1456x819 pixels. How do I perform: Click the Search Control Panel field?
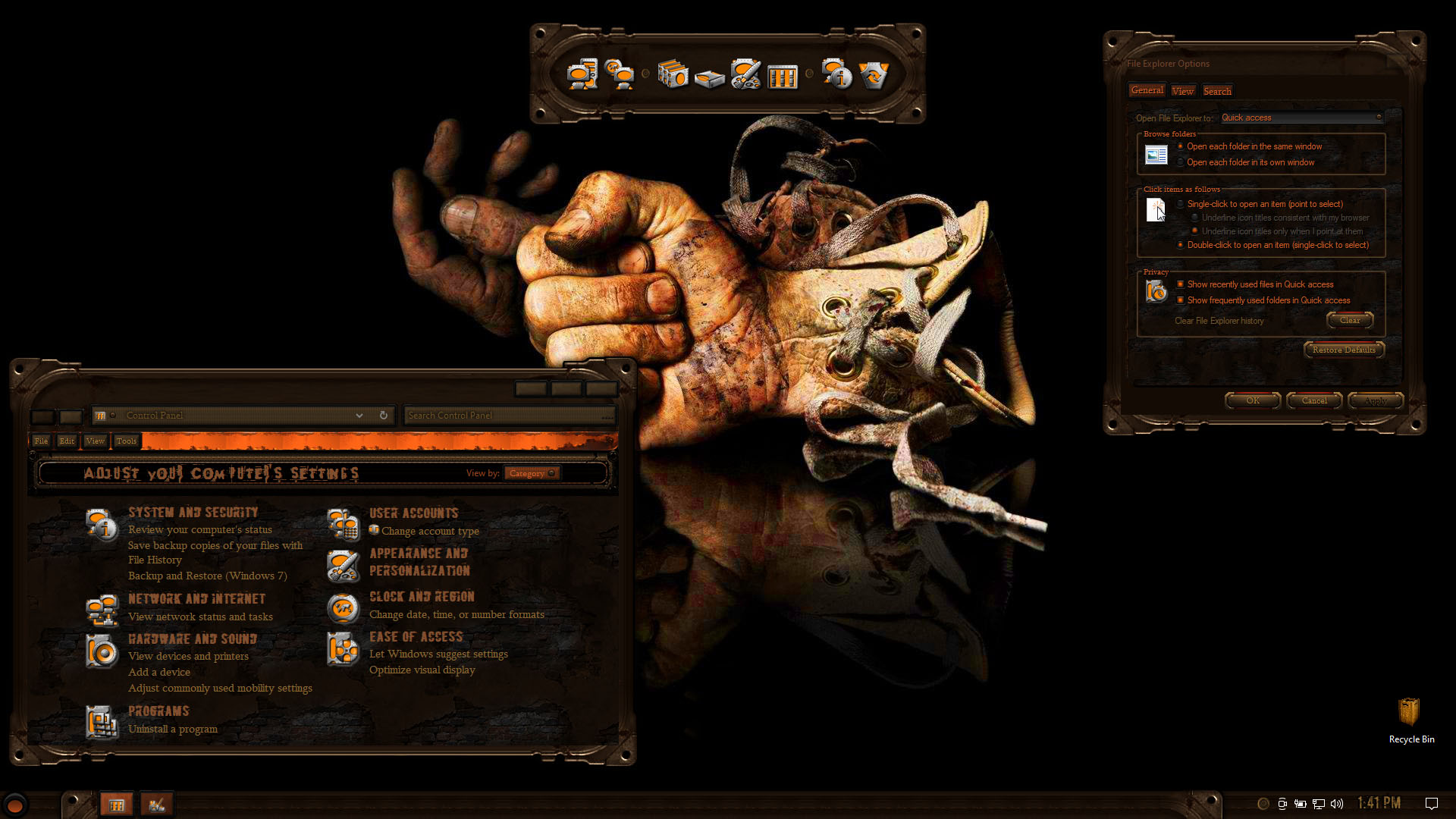tap(508, 416)
